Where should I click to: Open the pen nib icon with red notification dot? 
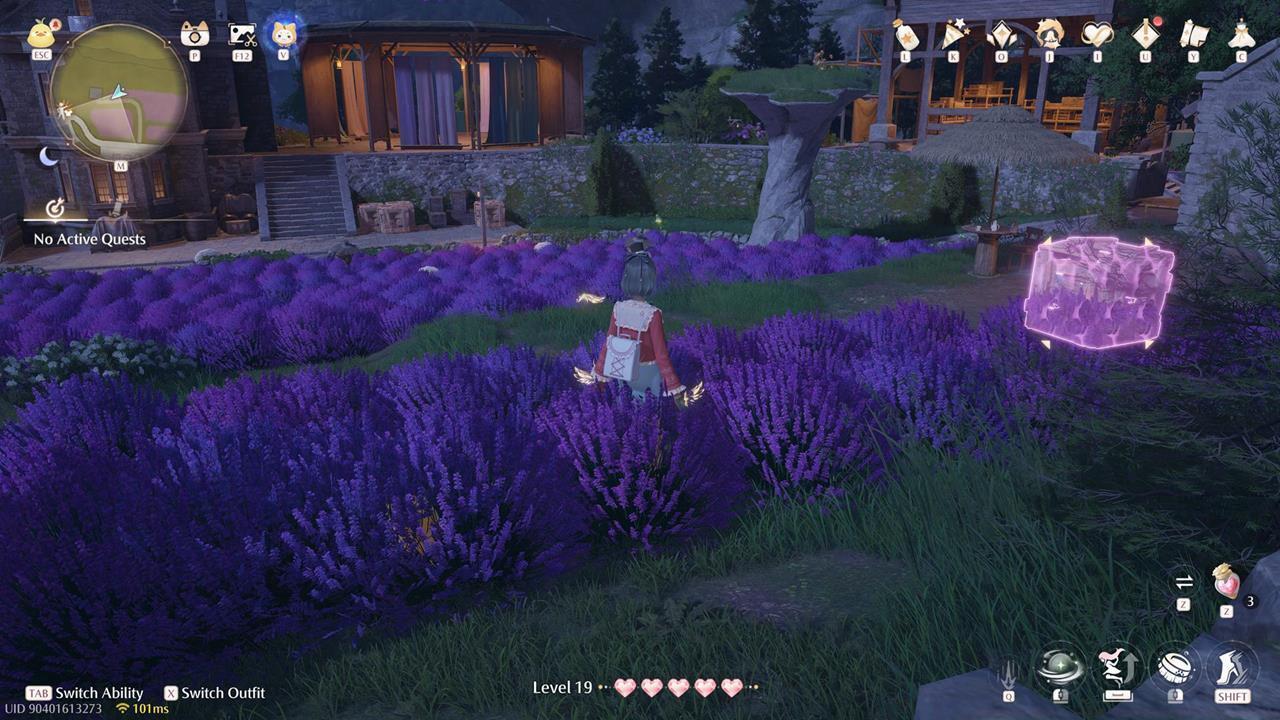[1146, 32]
